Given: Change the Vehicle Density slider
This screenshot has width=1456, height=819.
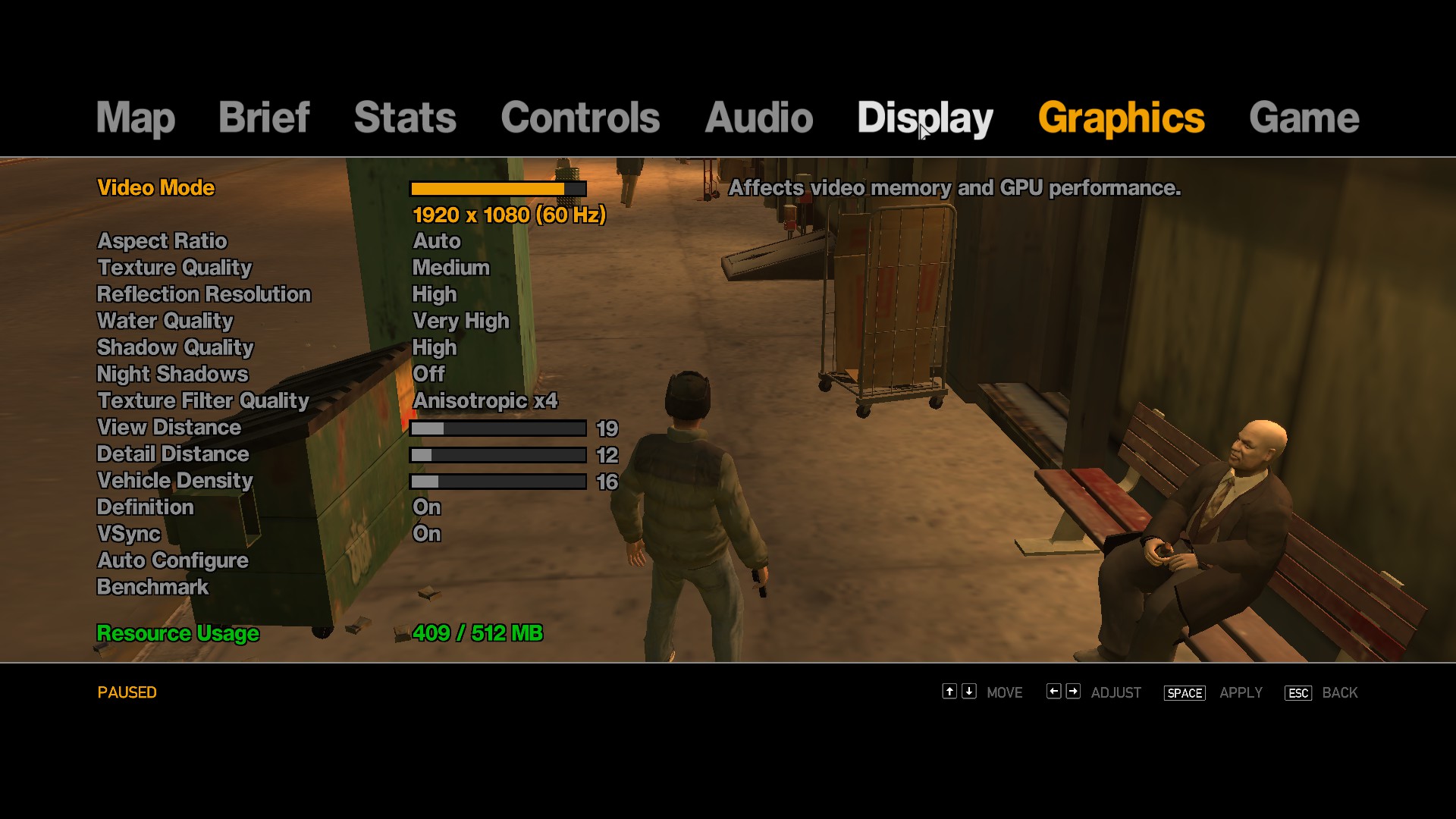Looking at the screenshot, I should 497,482.
